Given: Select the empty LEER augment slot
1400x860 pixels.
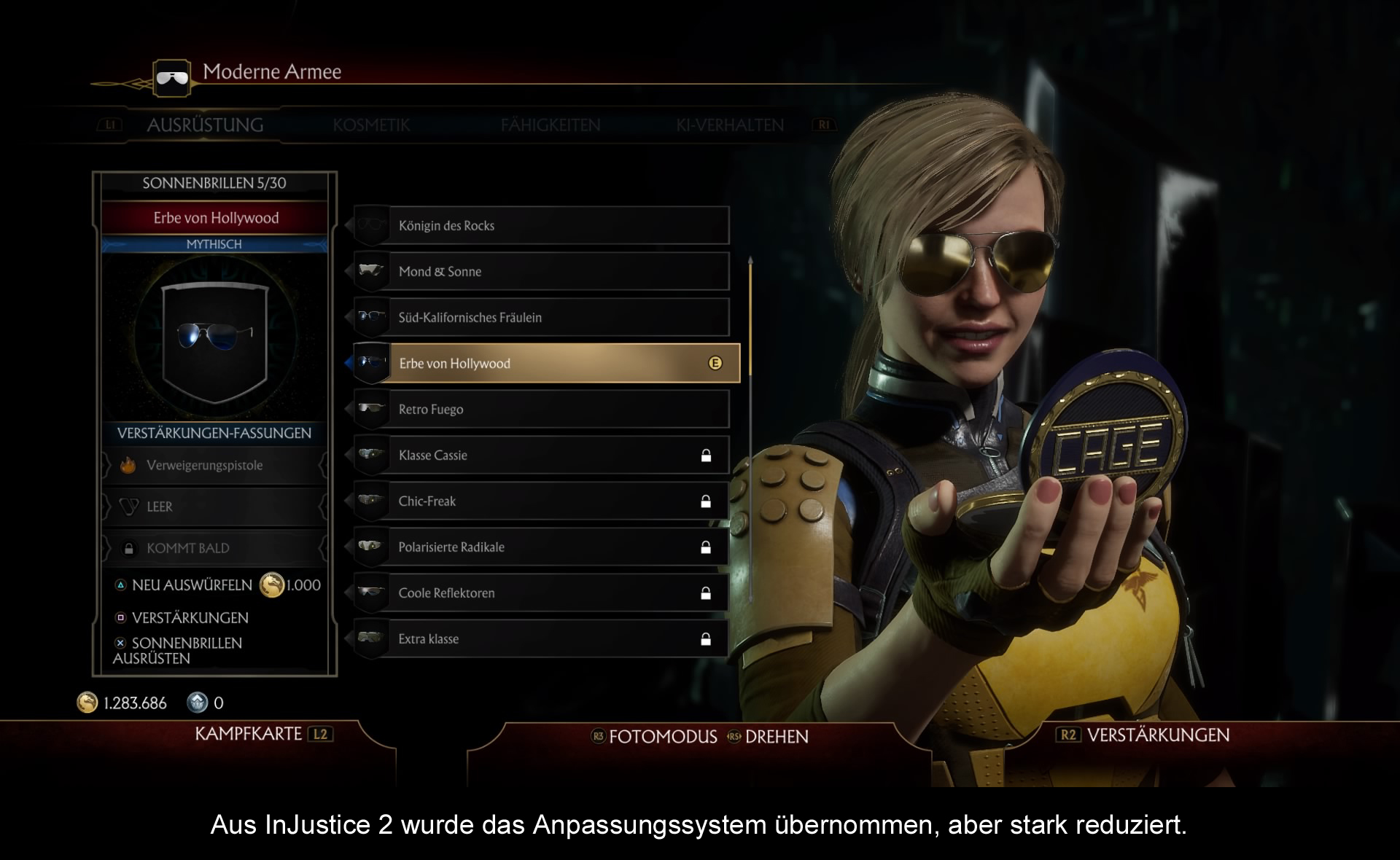Looking at the screenshot, I should coord(214,507).
